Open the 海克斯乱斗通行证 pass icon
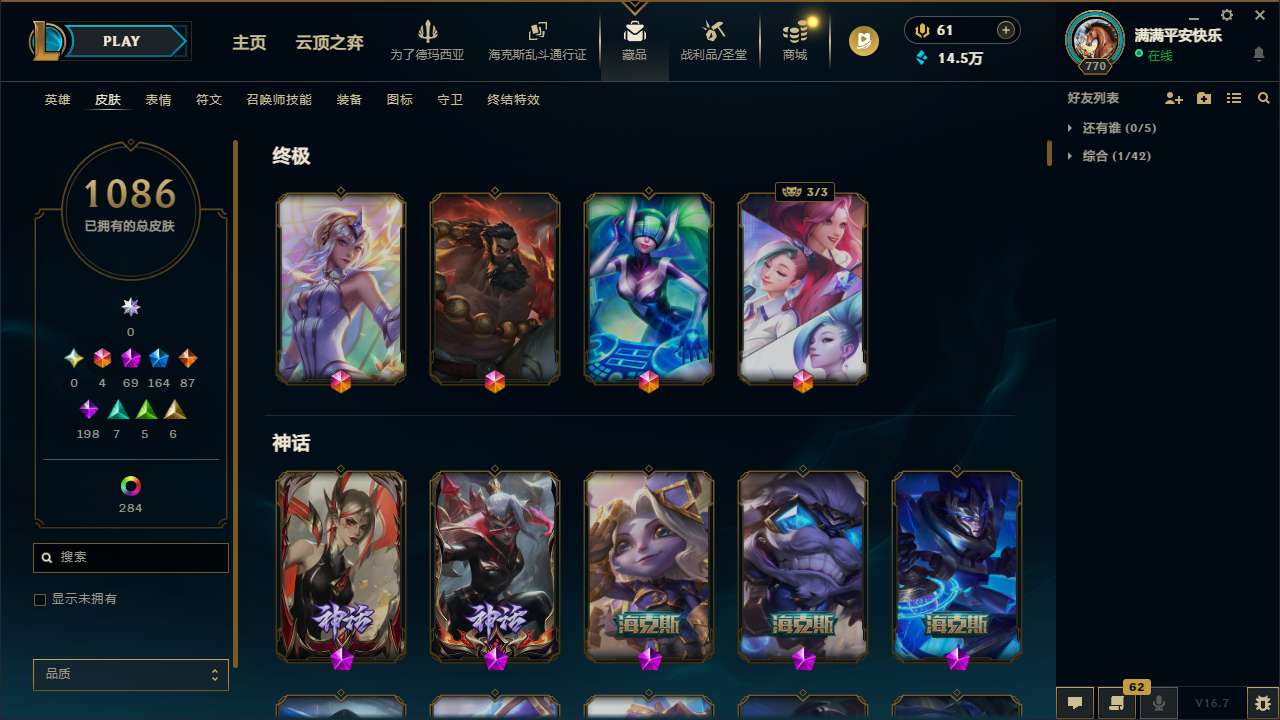 (x=536, y=33)
